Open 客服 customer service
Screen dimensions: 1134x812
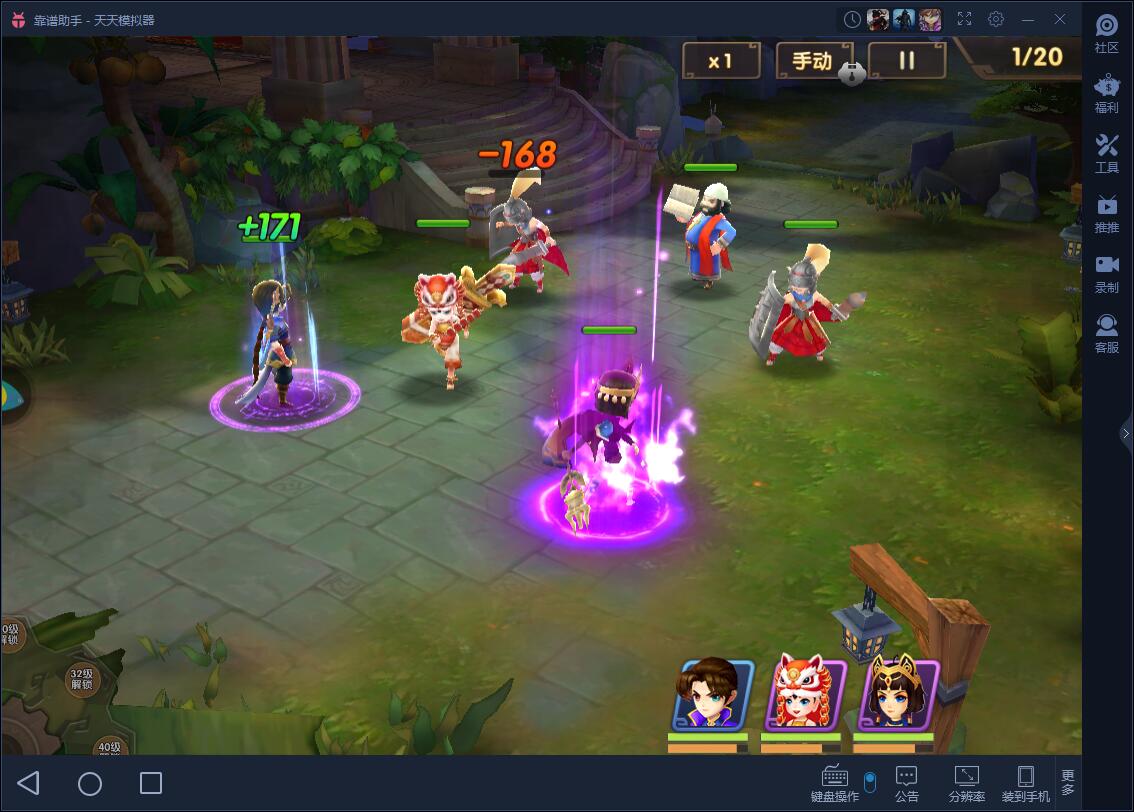pyautogui.click(x=1106, y=333)
